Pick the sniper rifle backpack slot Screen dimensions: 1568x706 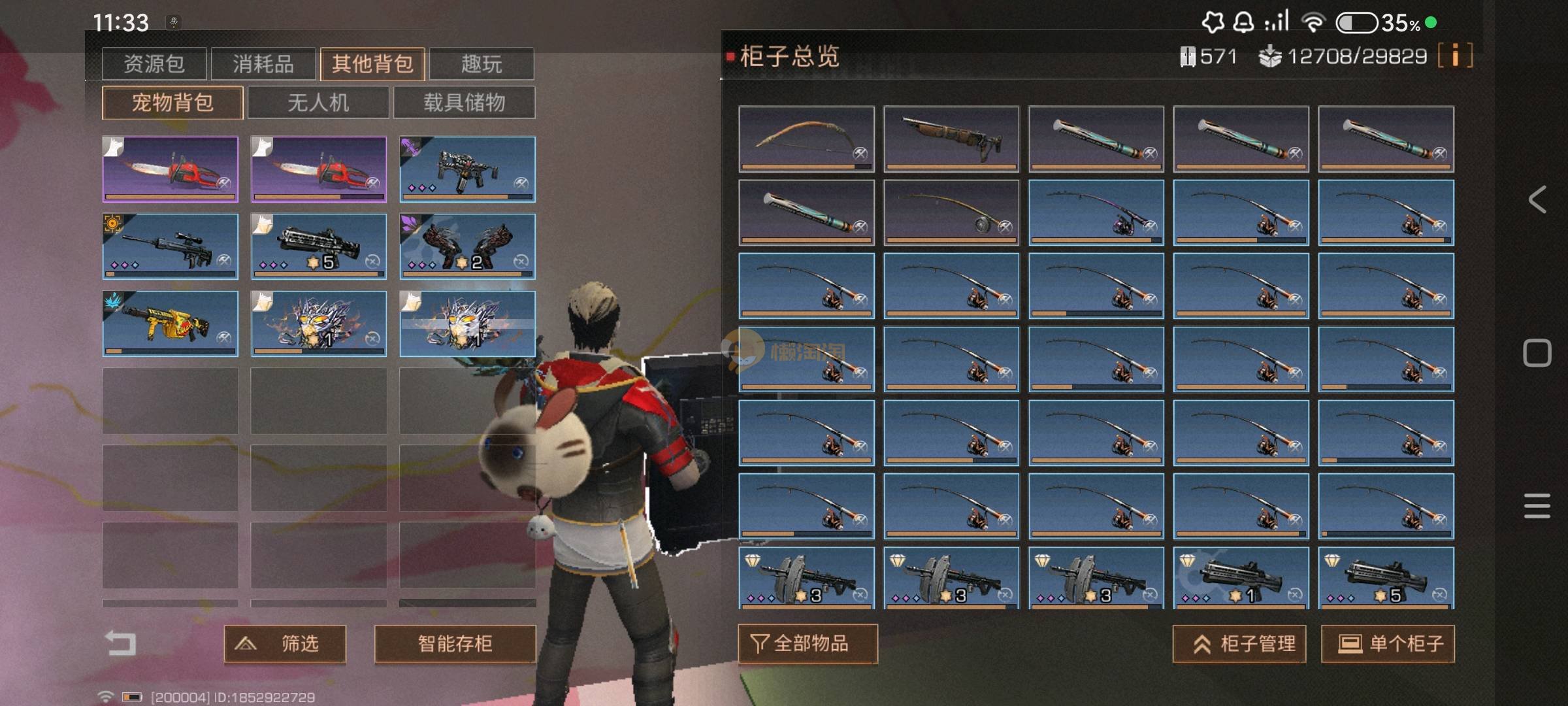170,246
